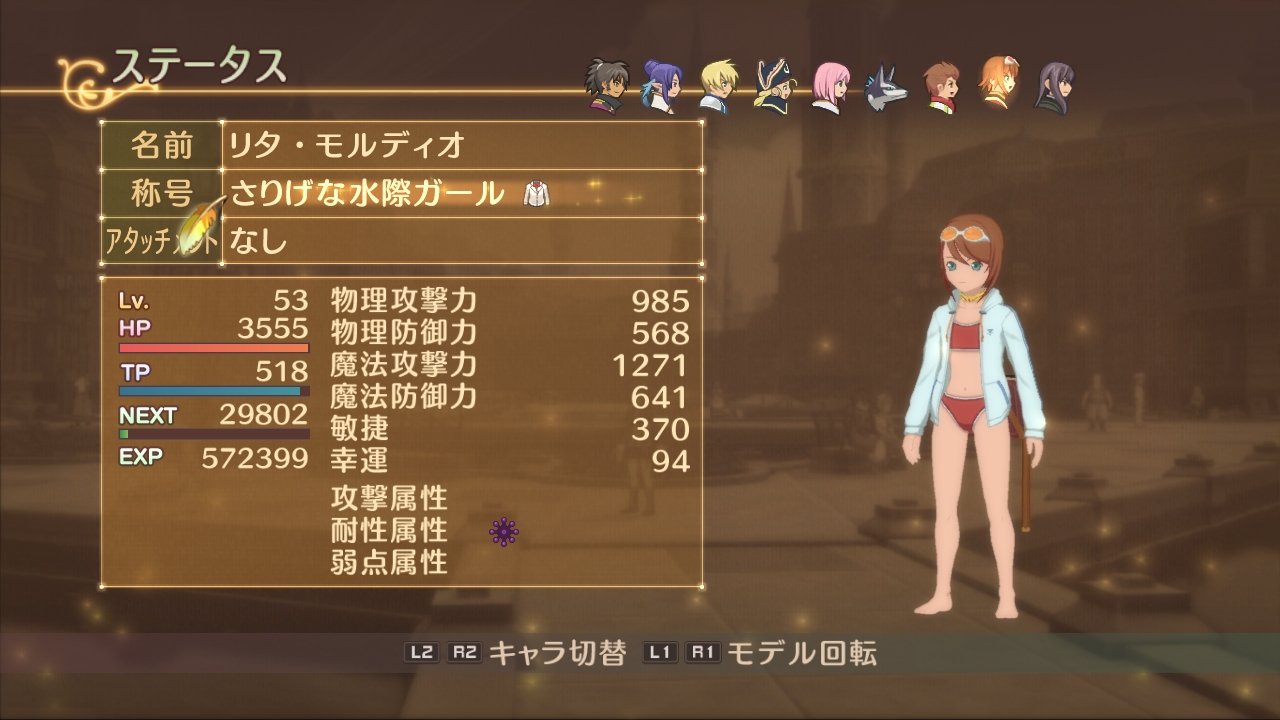Switch to Judith's purple-haired portrait

point(661,88)
